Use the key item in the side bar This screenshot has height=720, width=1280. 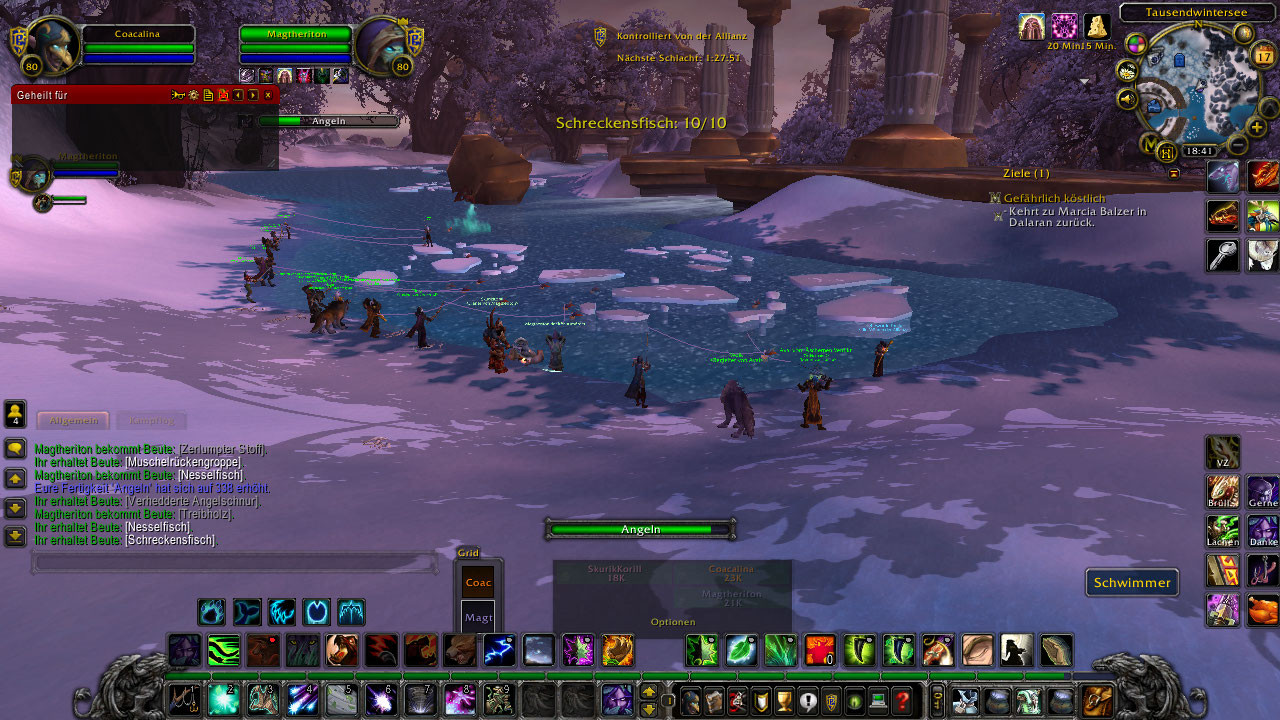1223,255
